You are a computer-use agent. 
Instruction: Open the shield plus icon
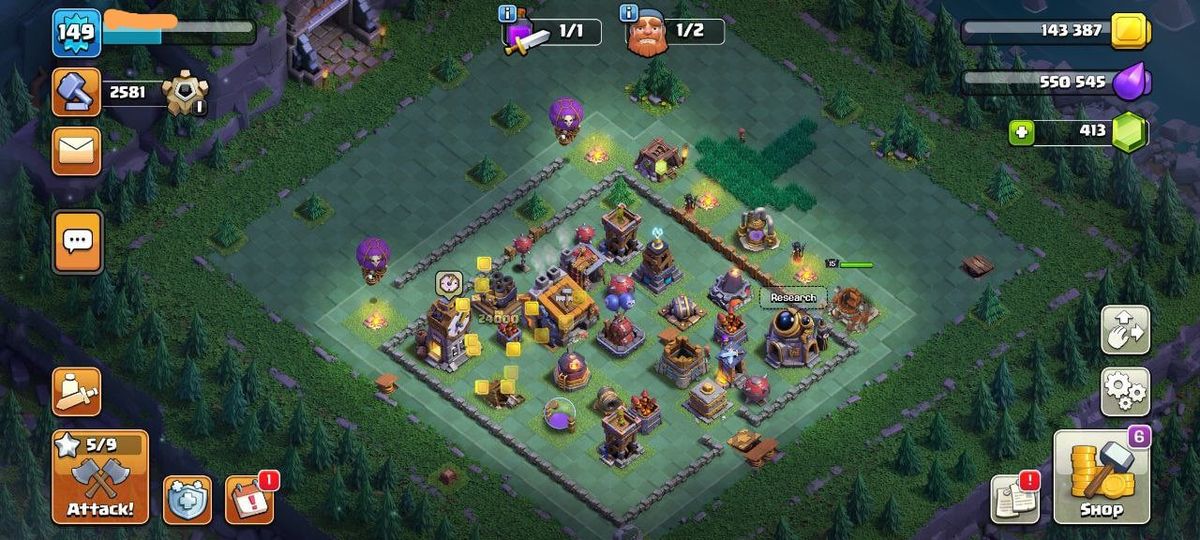(187, 499)
